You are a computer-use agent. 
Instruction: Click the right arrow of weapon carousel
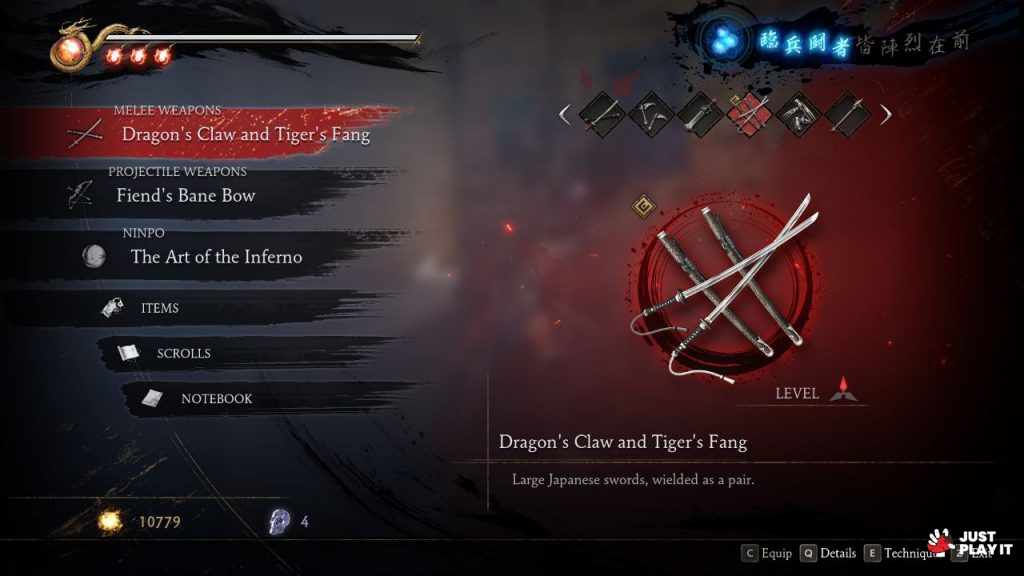[886, 114]
